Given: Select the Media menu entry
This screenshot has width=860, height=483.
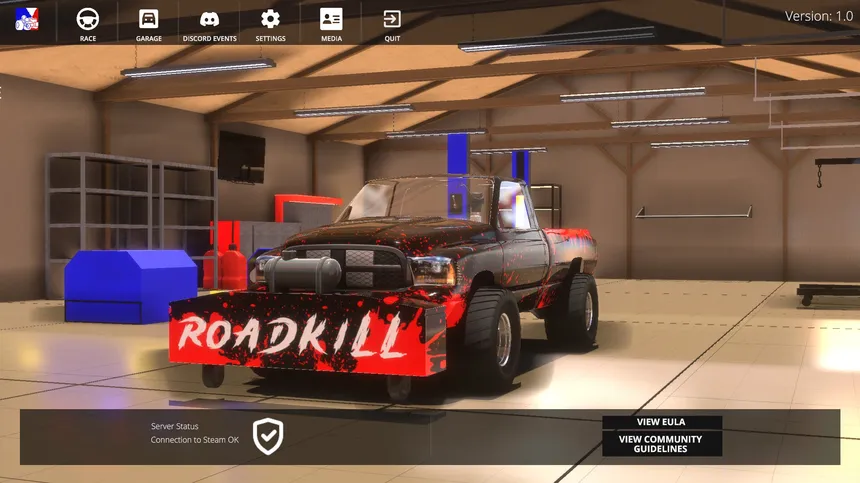Looking at the screenshot, I should [331, 24].
